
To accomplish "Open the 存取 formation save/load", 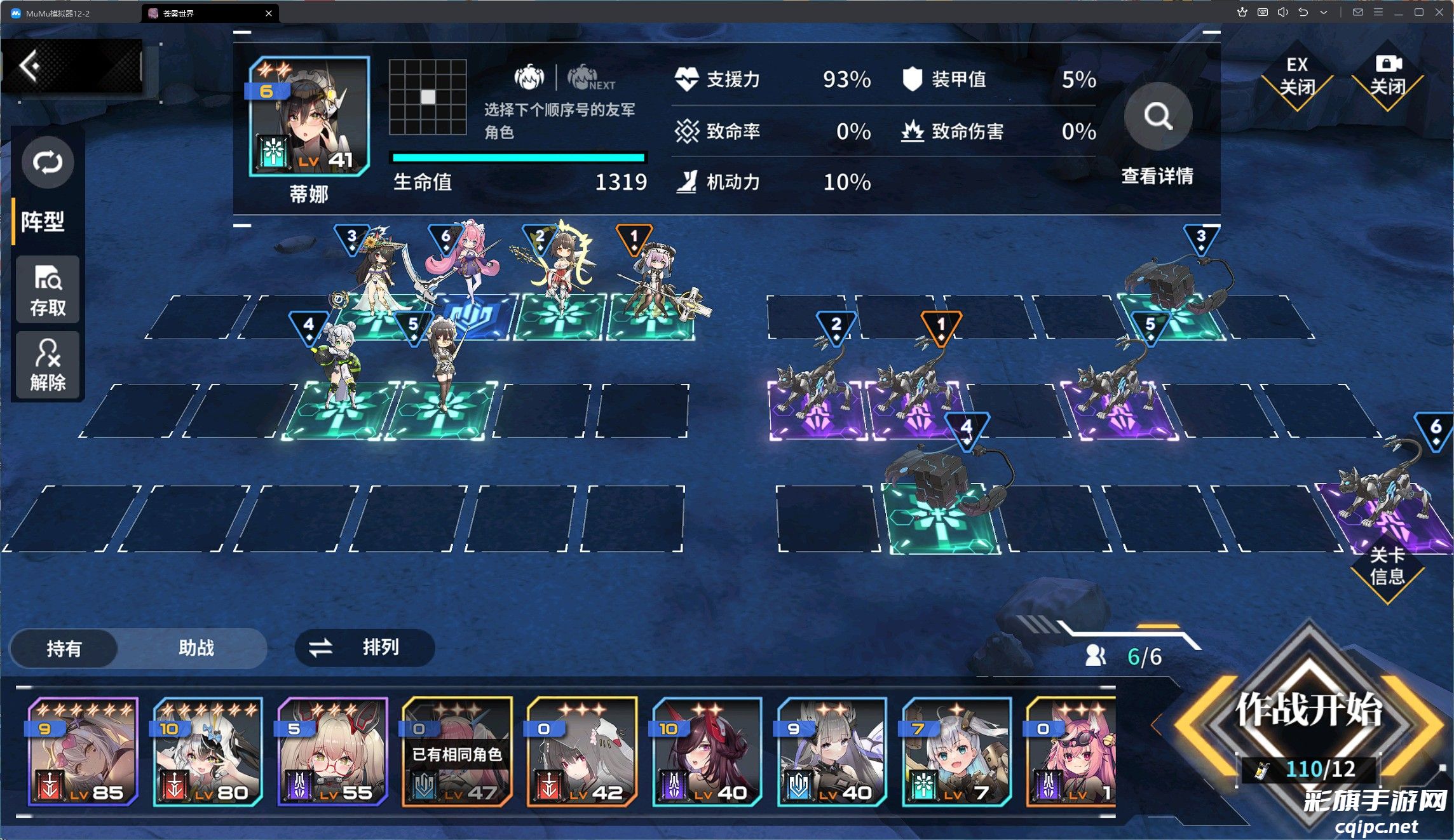I will pos(48,291).
